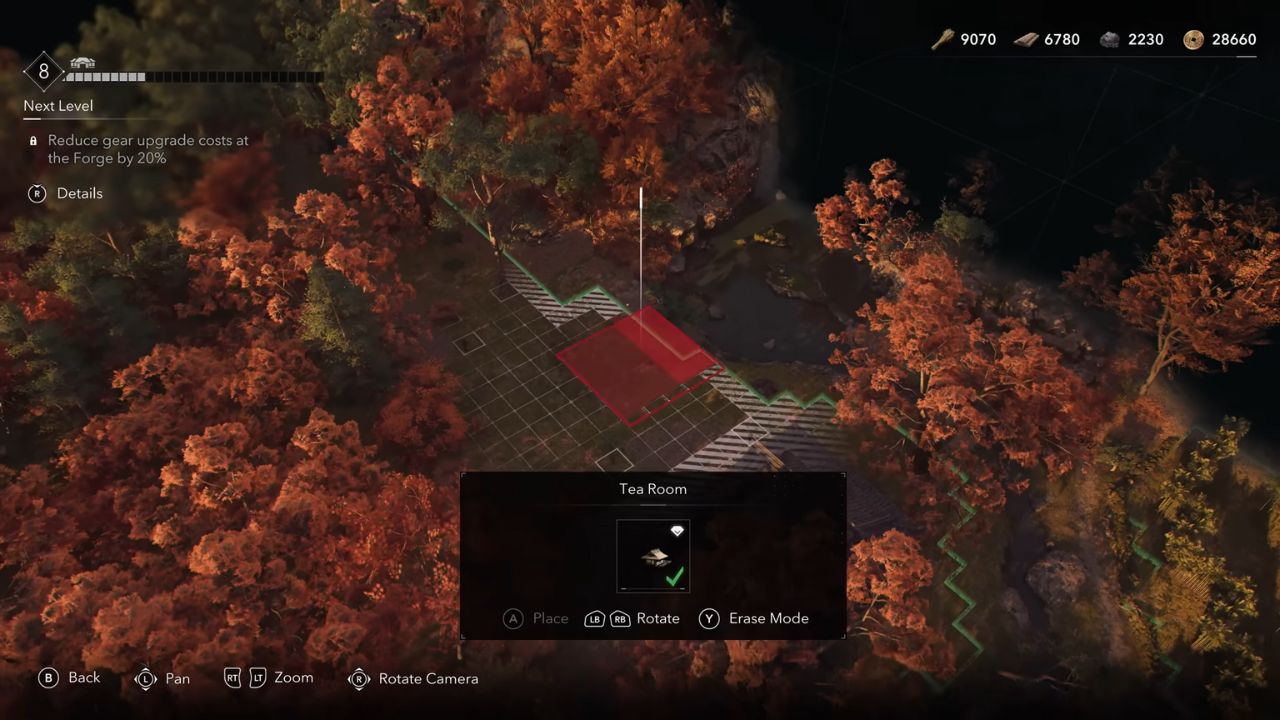Screen dimensions: 1280x720
Task: Click the diamond rarity icon on the Tea Room card
Action: coord(677,530)
